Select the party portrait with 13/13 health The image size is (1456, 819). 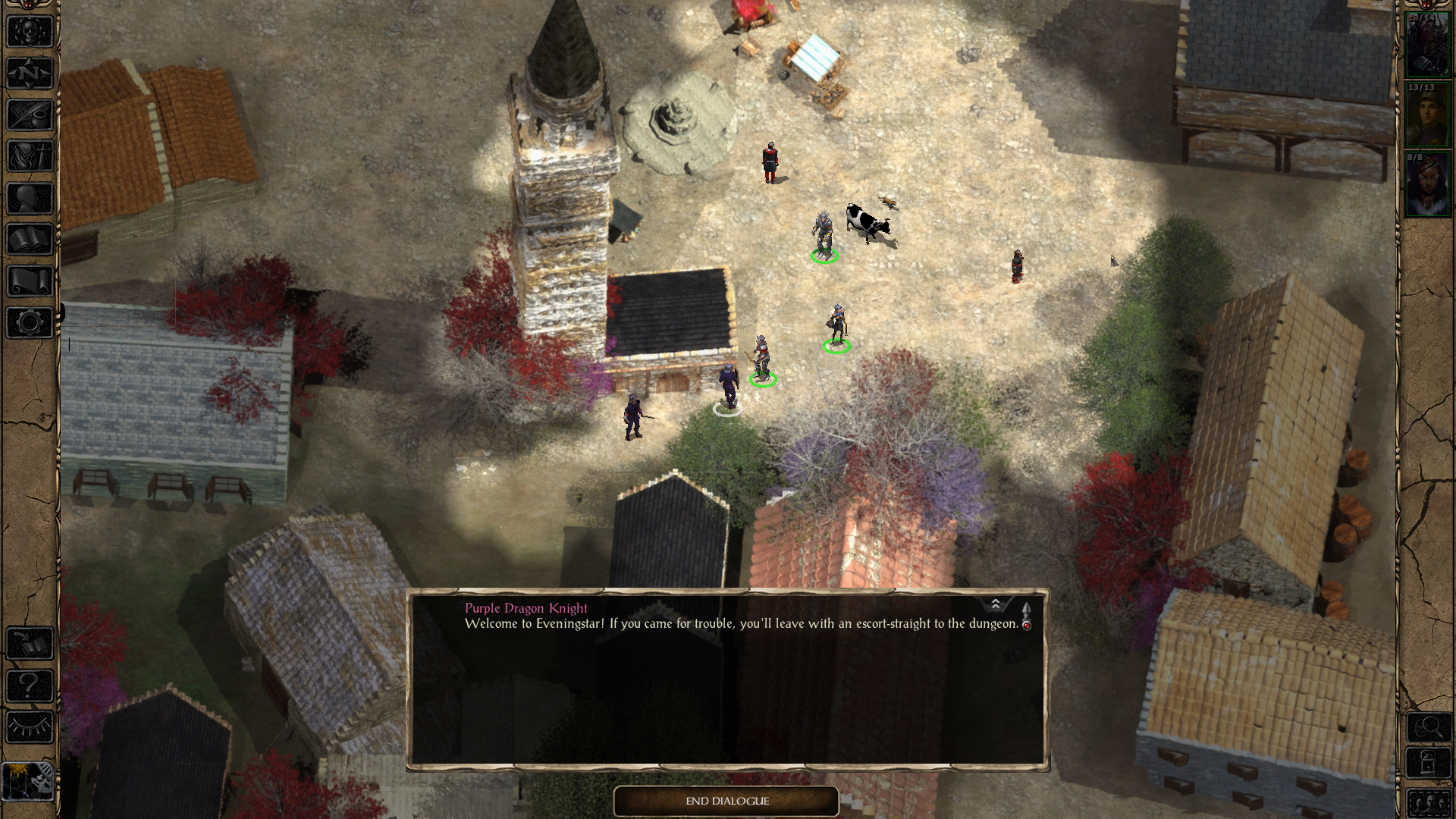(1426, 115)
